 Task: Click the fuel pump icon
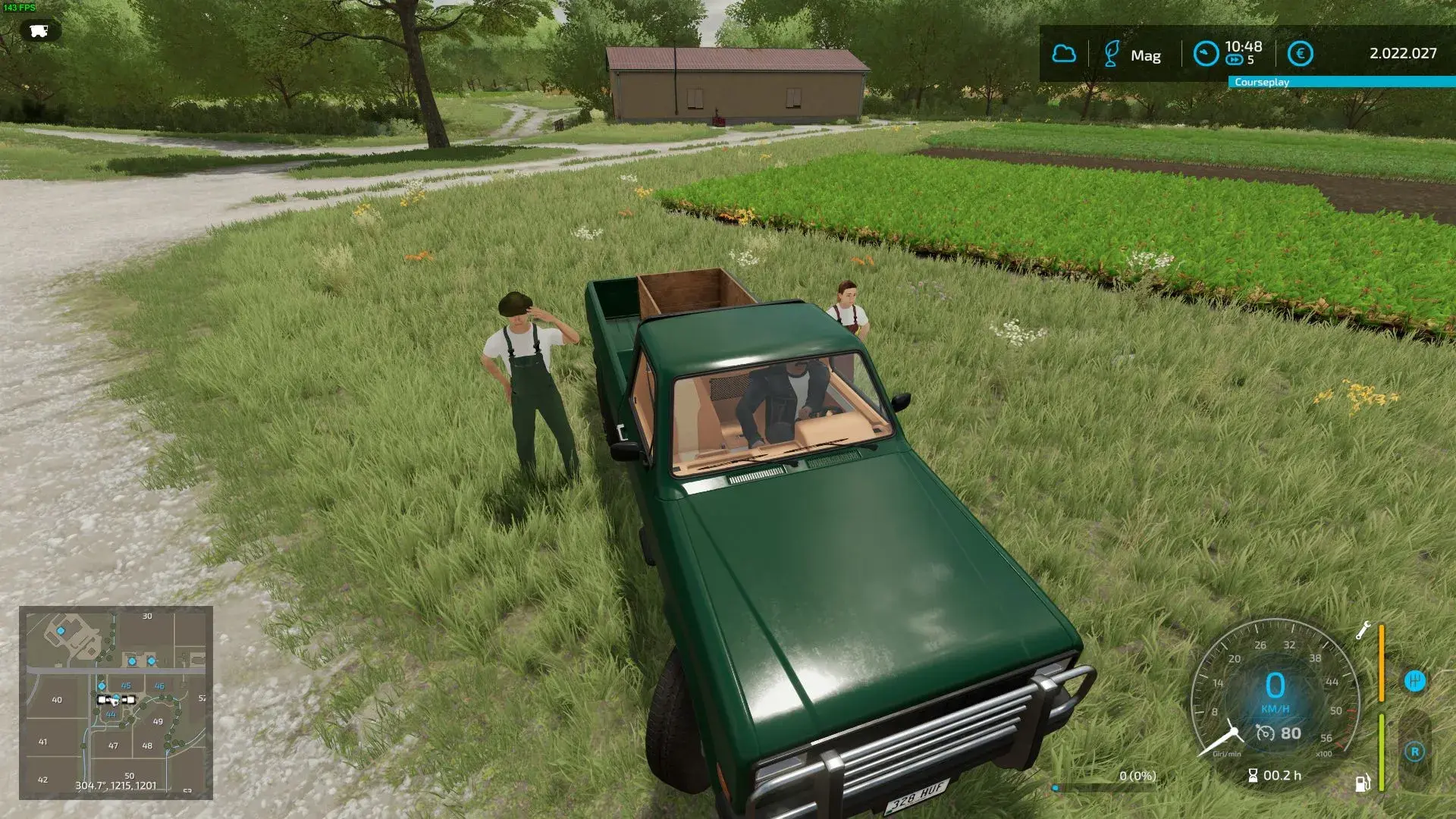pos(1363,783)
